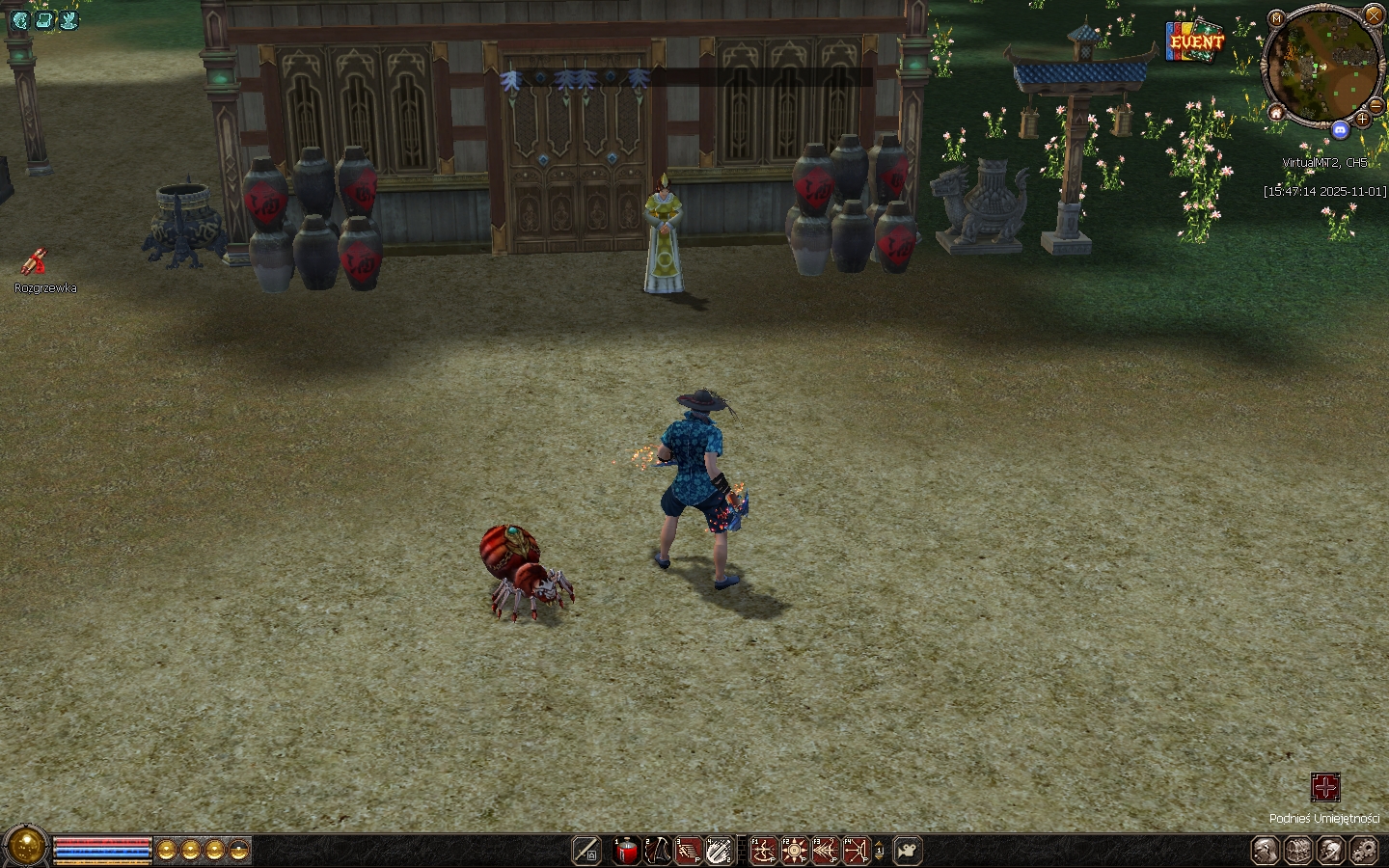This screenshot has width=1389, height=868.
Task: Zoom in the minimap with plus button
Action: 1361,119
